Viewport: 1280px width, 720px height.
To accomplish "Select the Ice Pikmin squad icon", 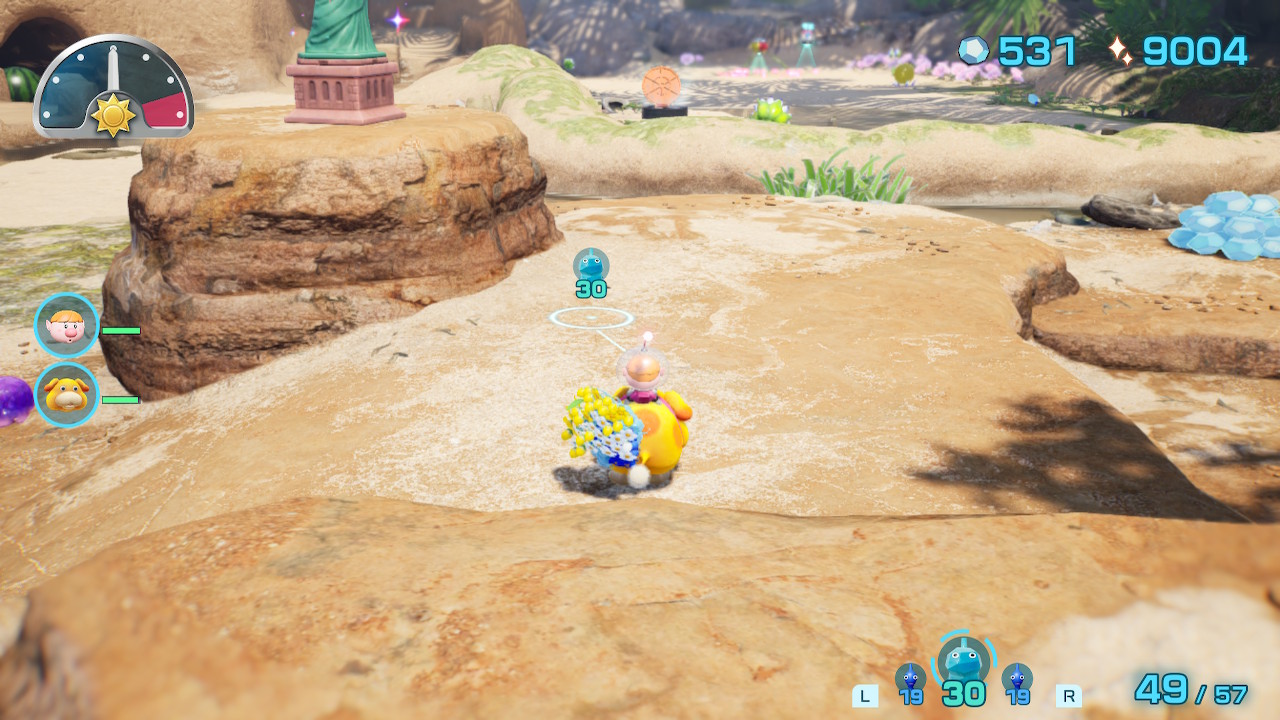I will 964,661.
